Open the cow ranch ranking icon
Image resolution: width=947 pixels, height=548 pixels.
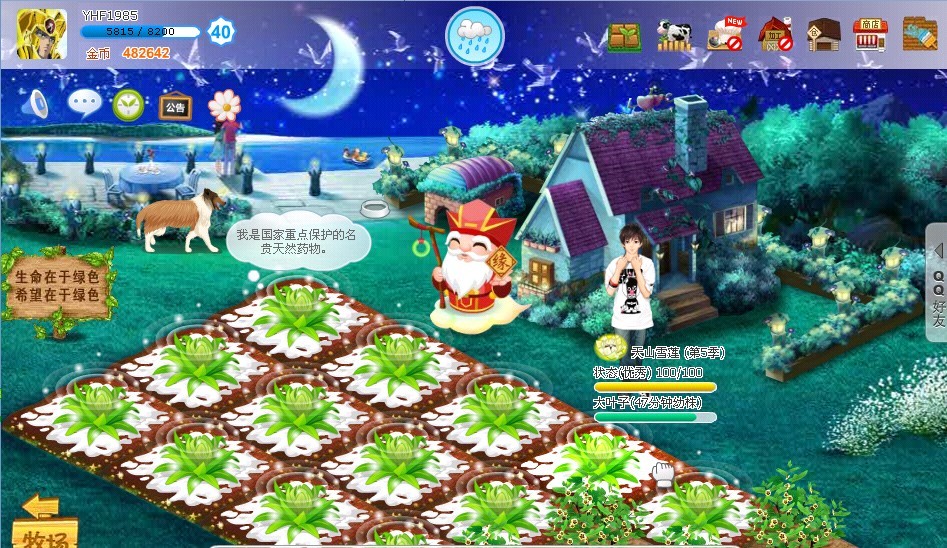point(674,35)
